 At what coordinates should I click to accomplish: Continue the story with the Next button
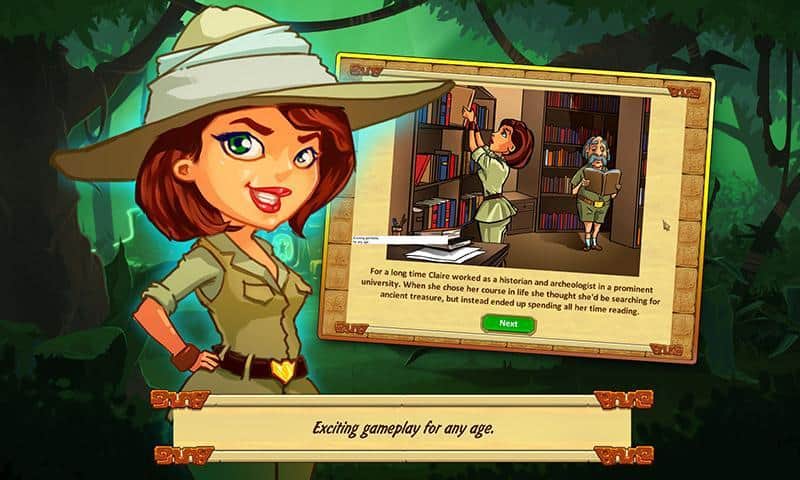coord(508,323)
